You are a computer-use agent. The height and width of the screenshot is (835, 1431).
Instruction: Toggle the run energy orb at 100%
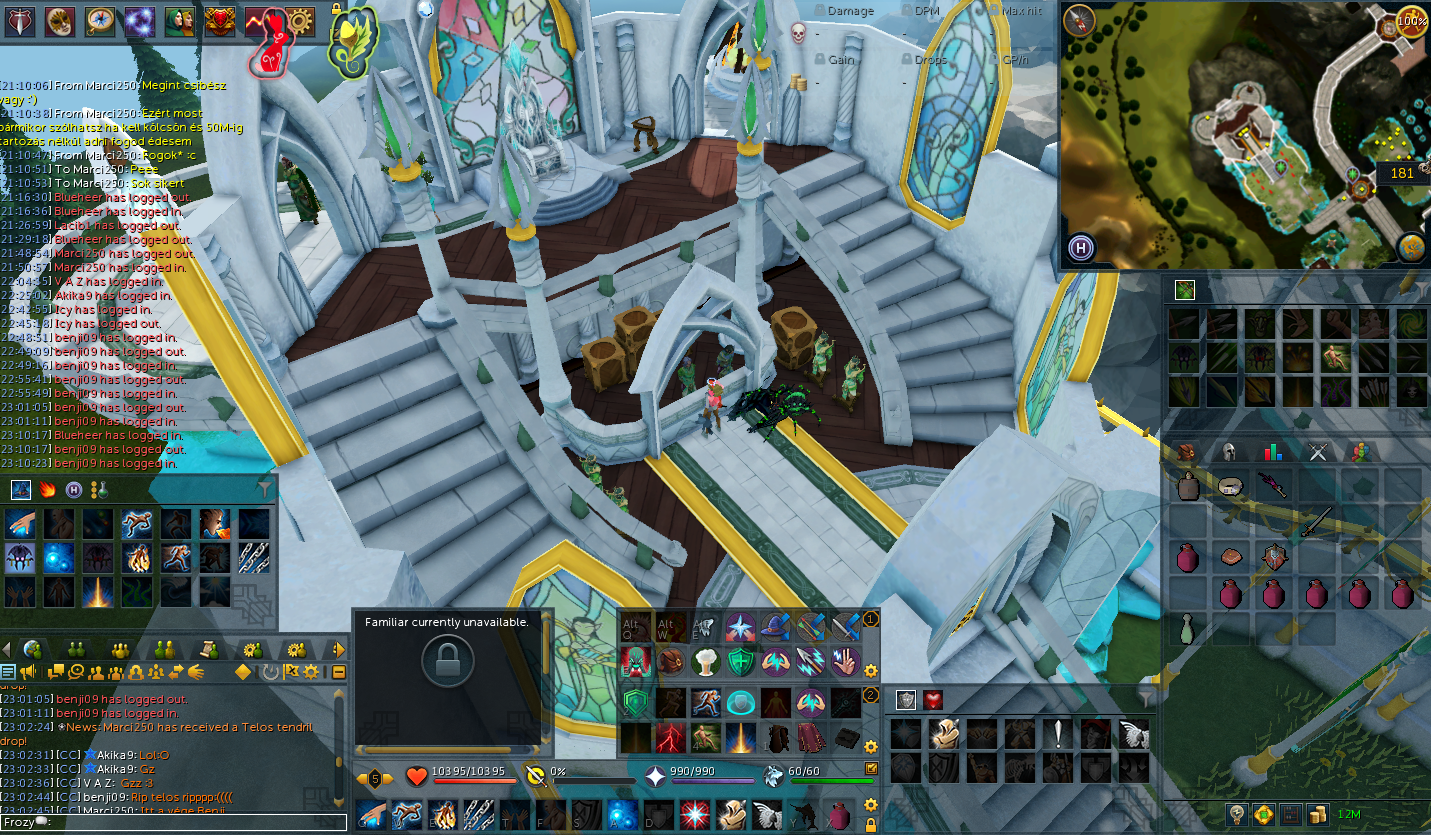(1411, 21)
